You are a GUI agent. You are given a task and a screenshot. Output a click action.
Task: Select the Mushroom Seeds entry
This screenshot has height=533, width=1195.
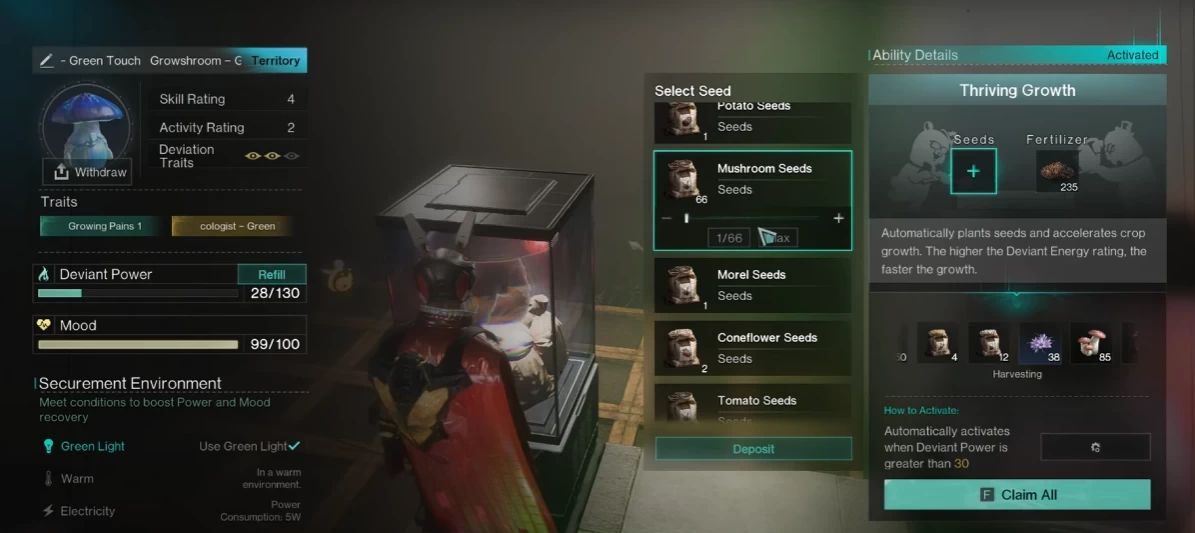pos(753,179)
